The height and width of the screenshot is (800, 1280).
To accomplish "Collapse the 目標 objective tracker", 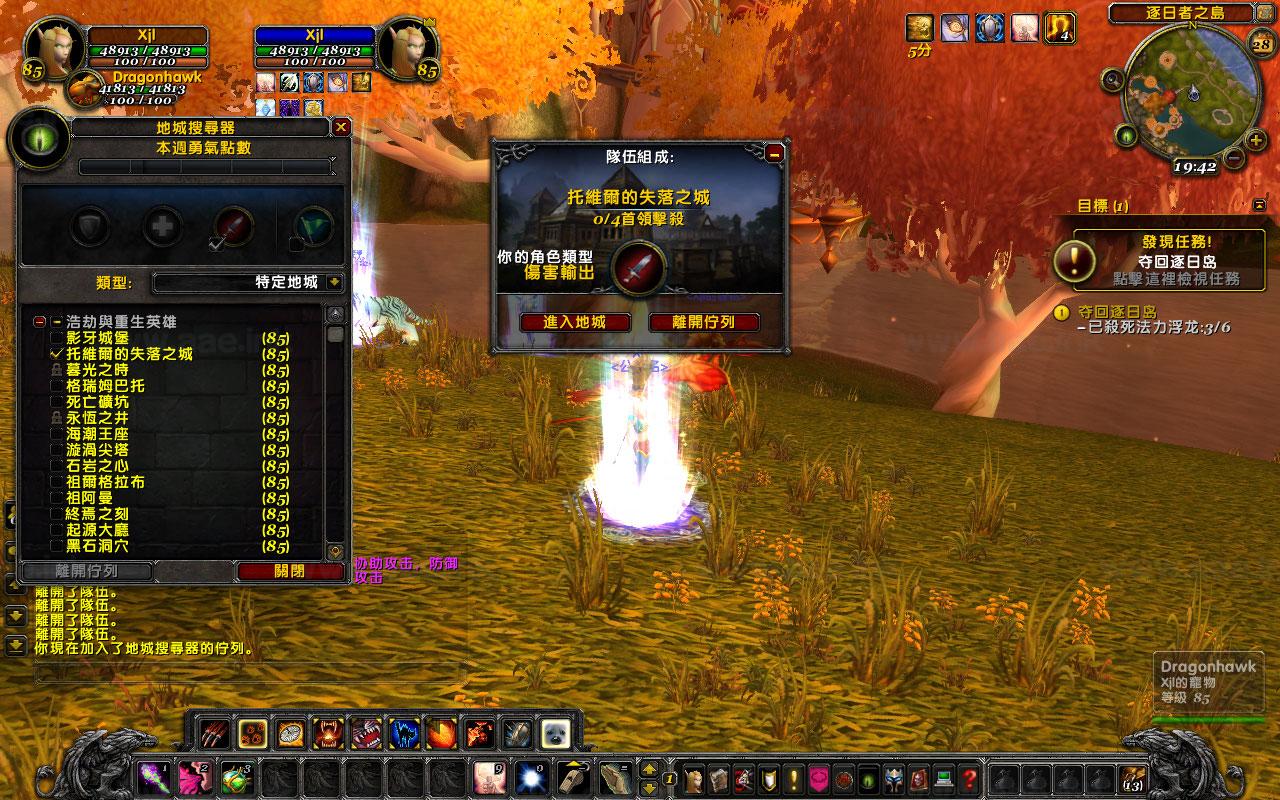I will point(1258,205).
